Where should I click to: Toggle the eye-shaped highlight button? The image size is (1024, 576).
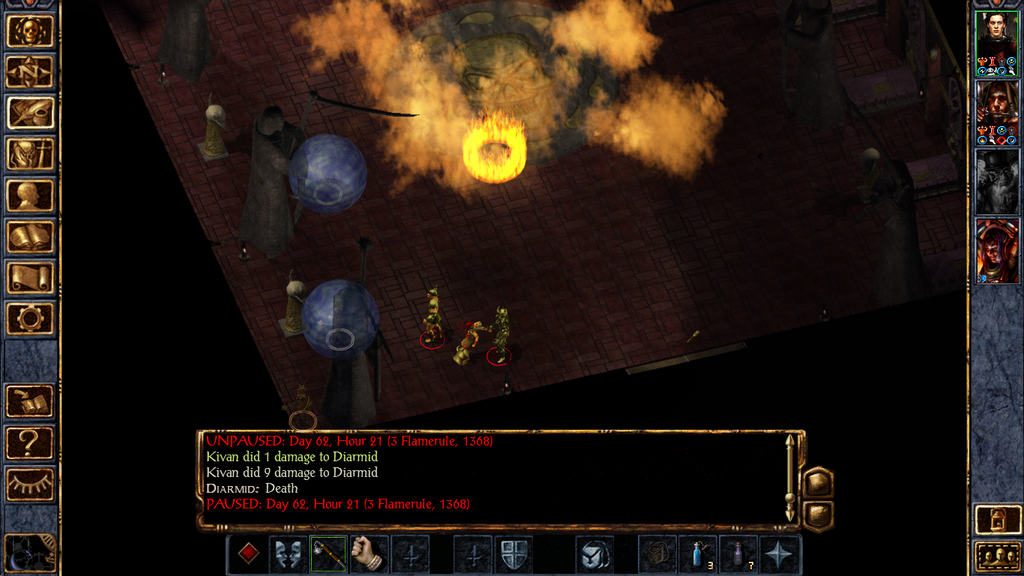click(30, 484)
